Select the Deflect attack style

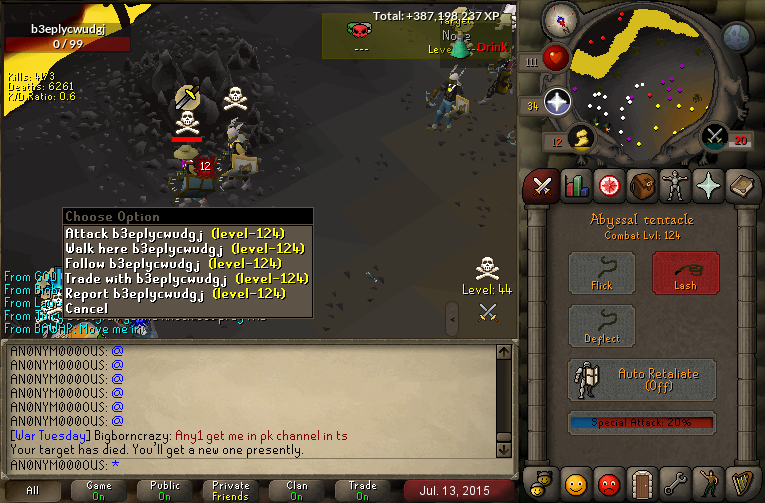click(602, 327)
